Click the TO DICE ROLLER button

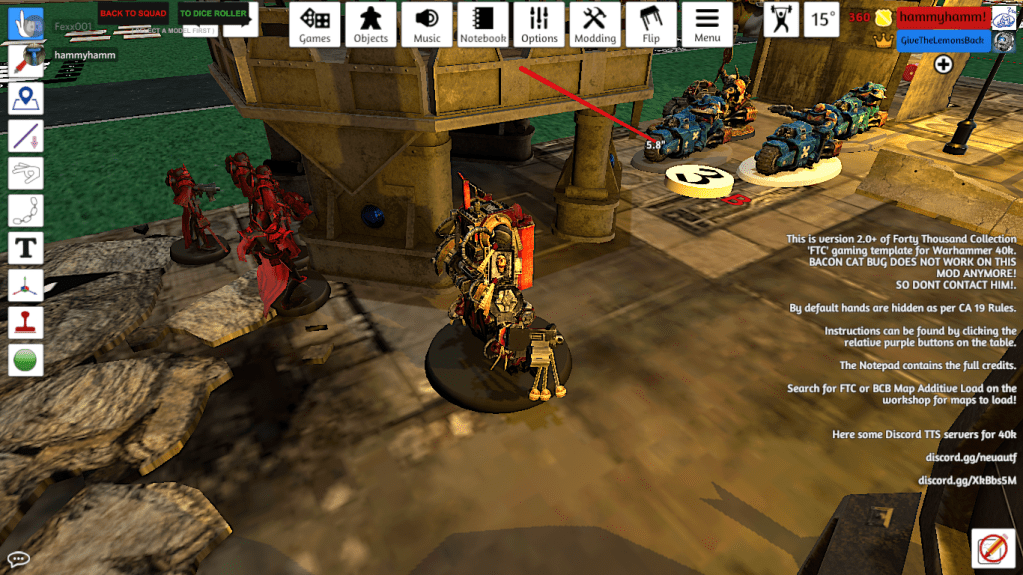coord(212,13)
